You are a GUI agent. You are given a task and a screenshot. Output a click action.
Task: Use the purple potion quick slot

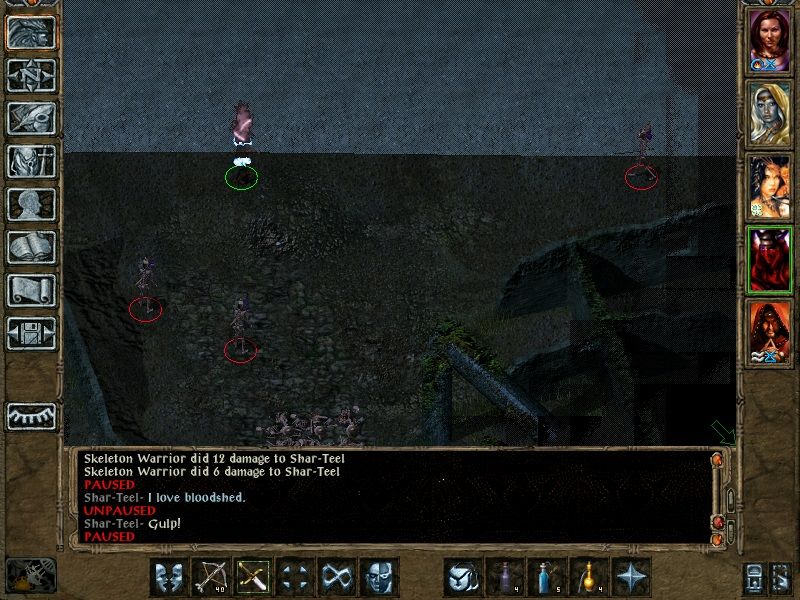tap(505, 577)
